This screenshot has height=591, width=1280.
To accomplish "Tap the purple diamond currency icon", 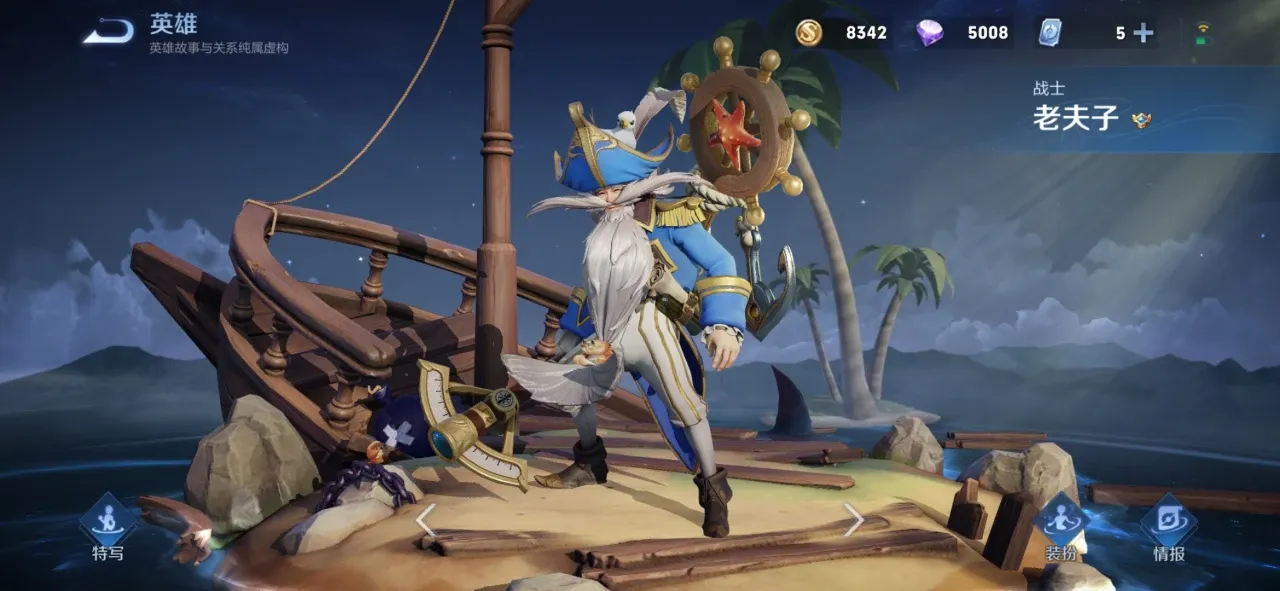I will point(930,33).
